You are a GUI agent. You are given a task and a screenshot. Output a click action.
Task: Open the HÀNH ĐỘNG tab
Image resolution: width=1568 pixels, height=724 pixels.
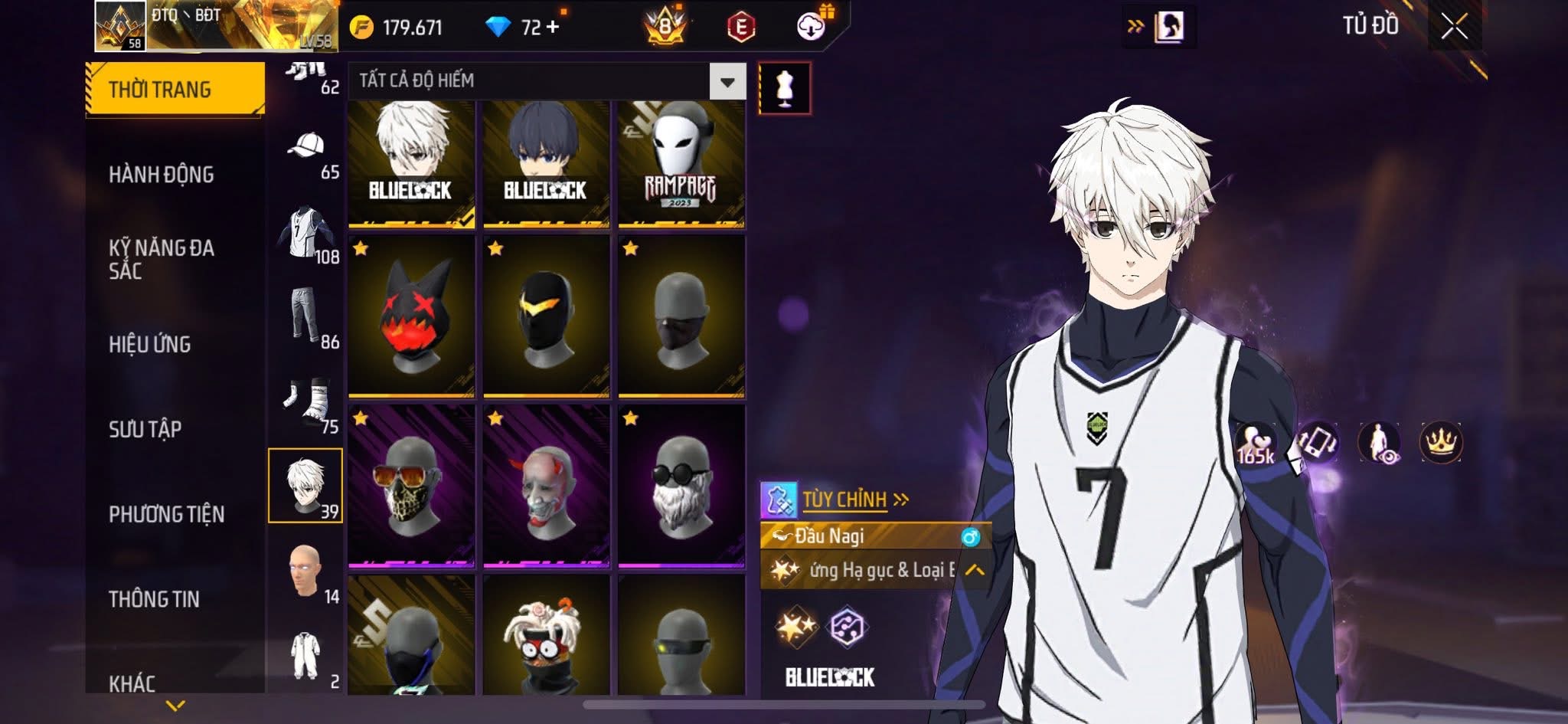[162, 175]
